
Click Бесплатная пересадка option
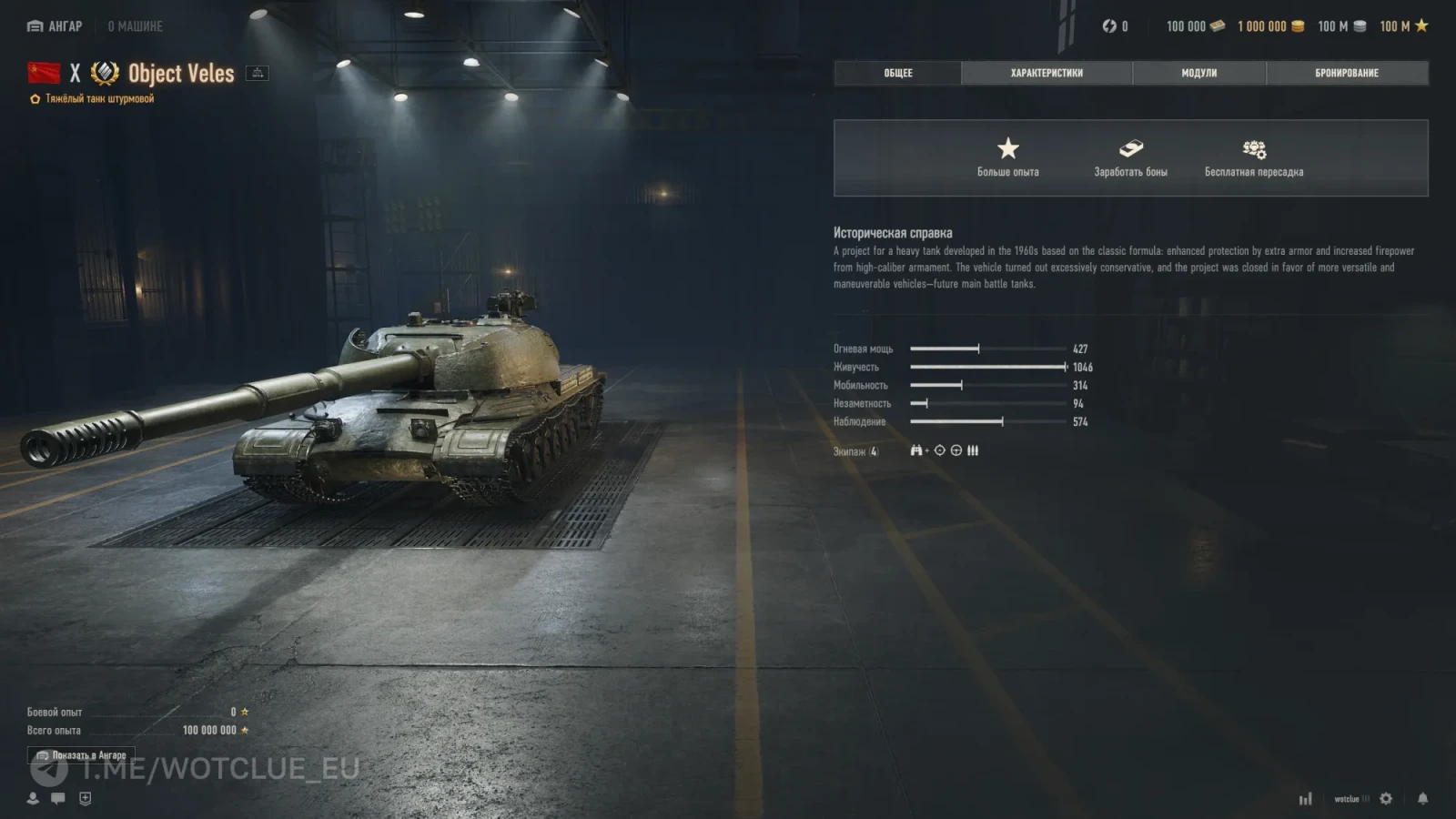click(1255, 157)
